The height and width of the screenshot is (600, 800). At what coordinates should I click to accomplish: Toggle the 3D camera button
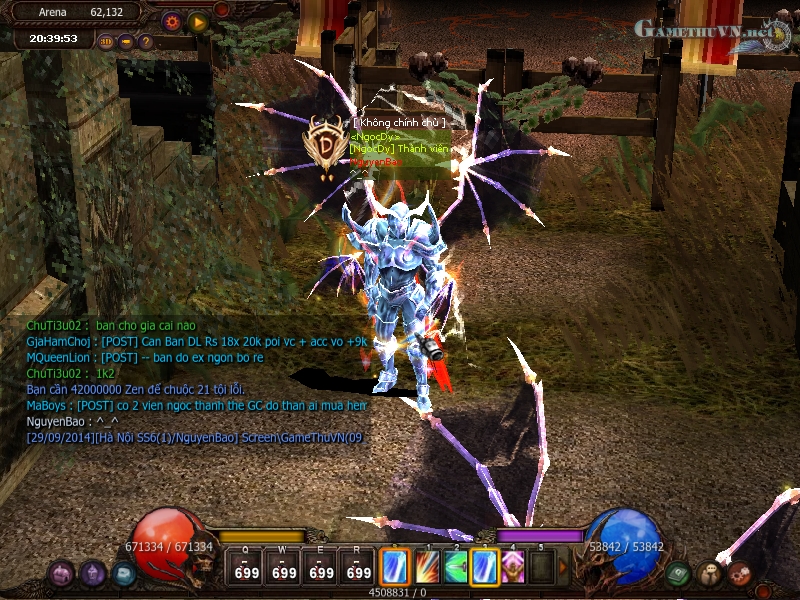[107, 42]
